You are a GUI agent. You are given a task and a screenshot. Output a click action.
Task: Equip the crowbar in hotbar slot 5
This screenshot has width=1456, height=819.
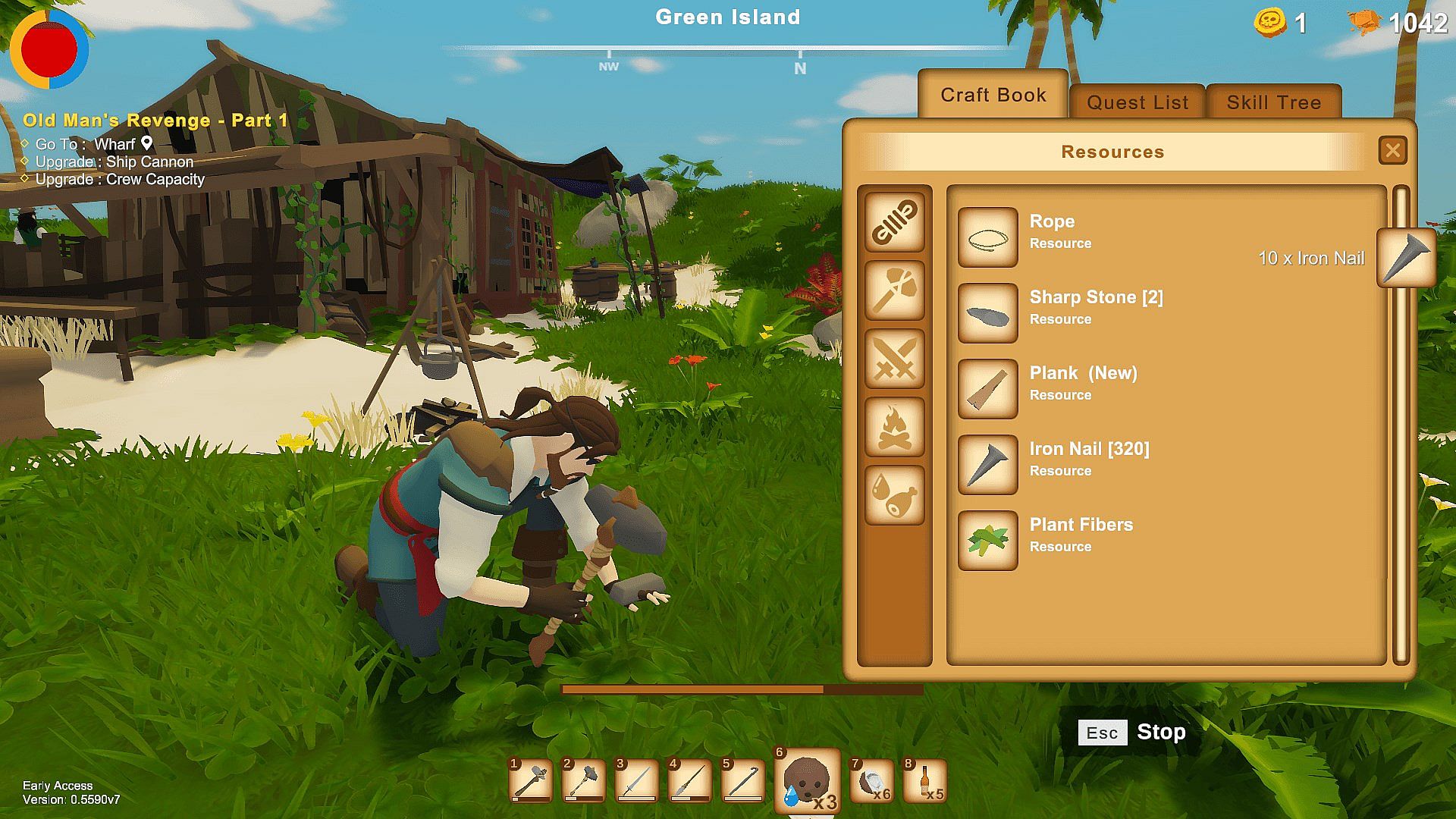tap(742, 781)
